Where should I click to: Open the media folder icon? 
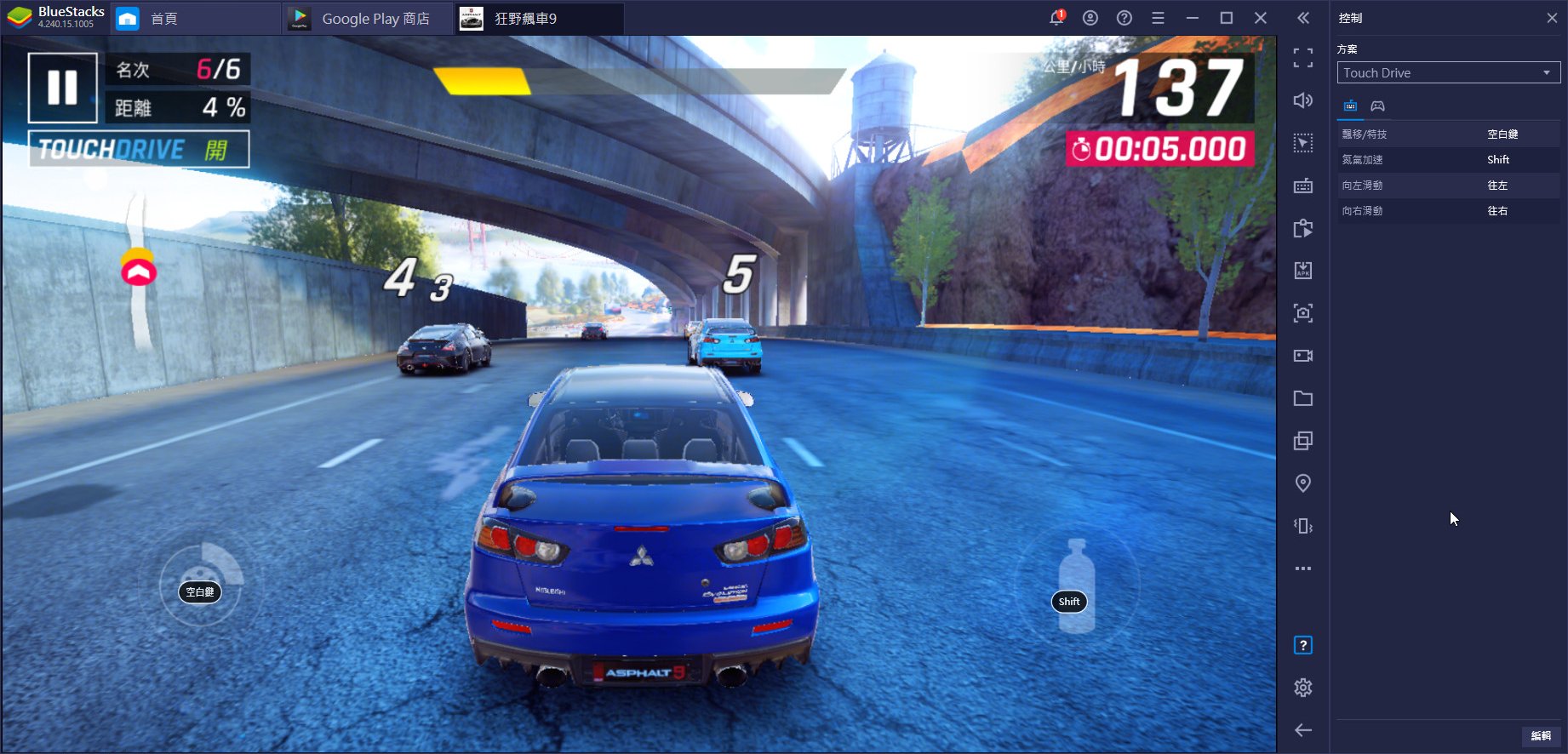coord(1302,398)
